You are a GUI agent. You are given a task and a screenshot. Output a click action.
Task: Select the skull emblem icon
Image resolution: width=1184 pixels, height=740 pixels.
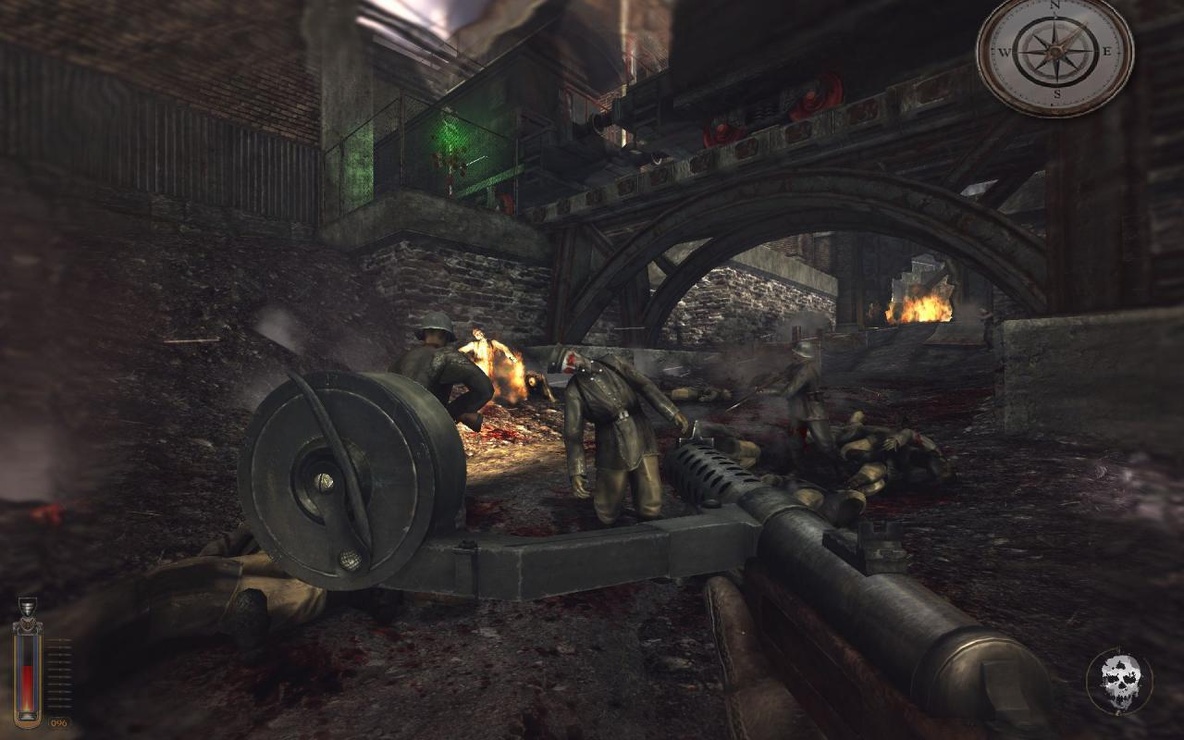(1119, 682)
